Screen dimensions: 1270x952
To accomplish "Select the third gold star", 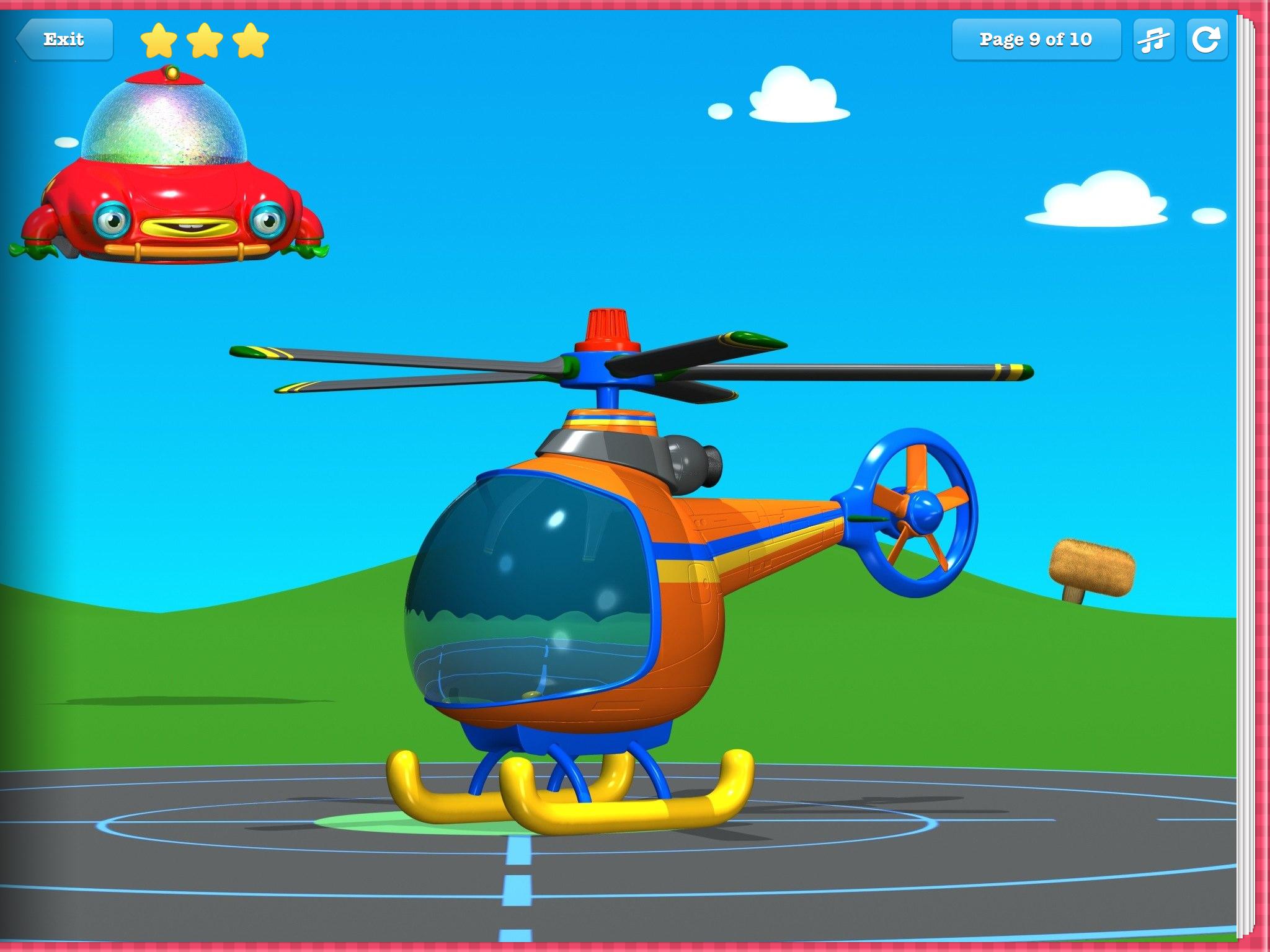I will click(x=249, y=39).
